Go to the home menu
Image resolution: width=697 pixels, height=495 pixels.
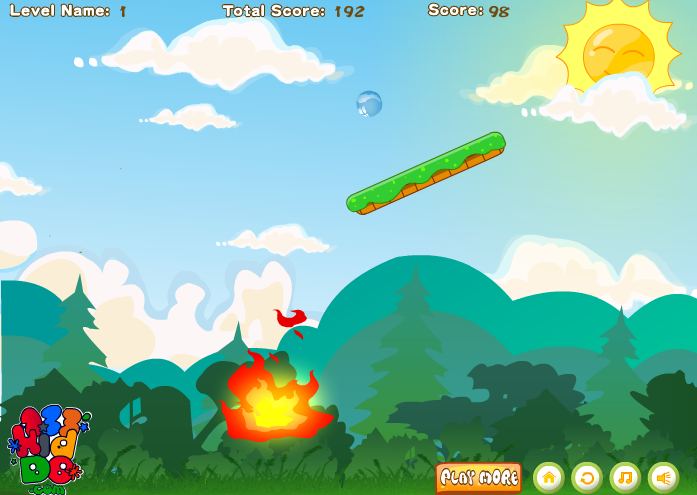coord(548,477)
